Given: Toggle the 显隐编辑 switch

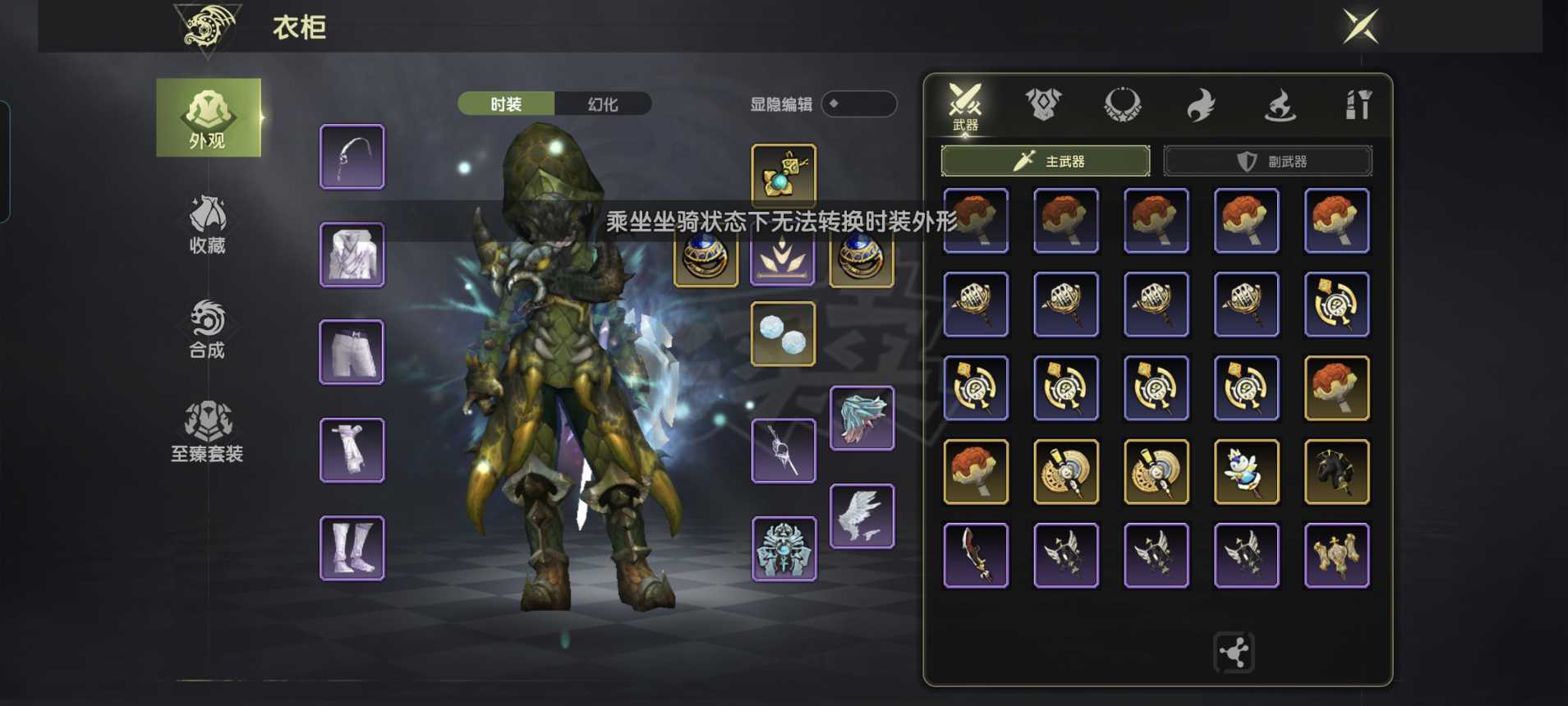Looking at the screenshot, I should 859,104.
